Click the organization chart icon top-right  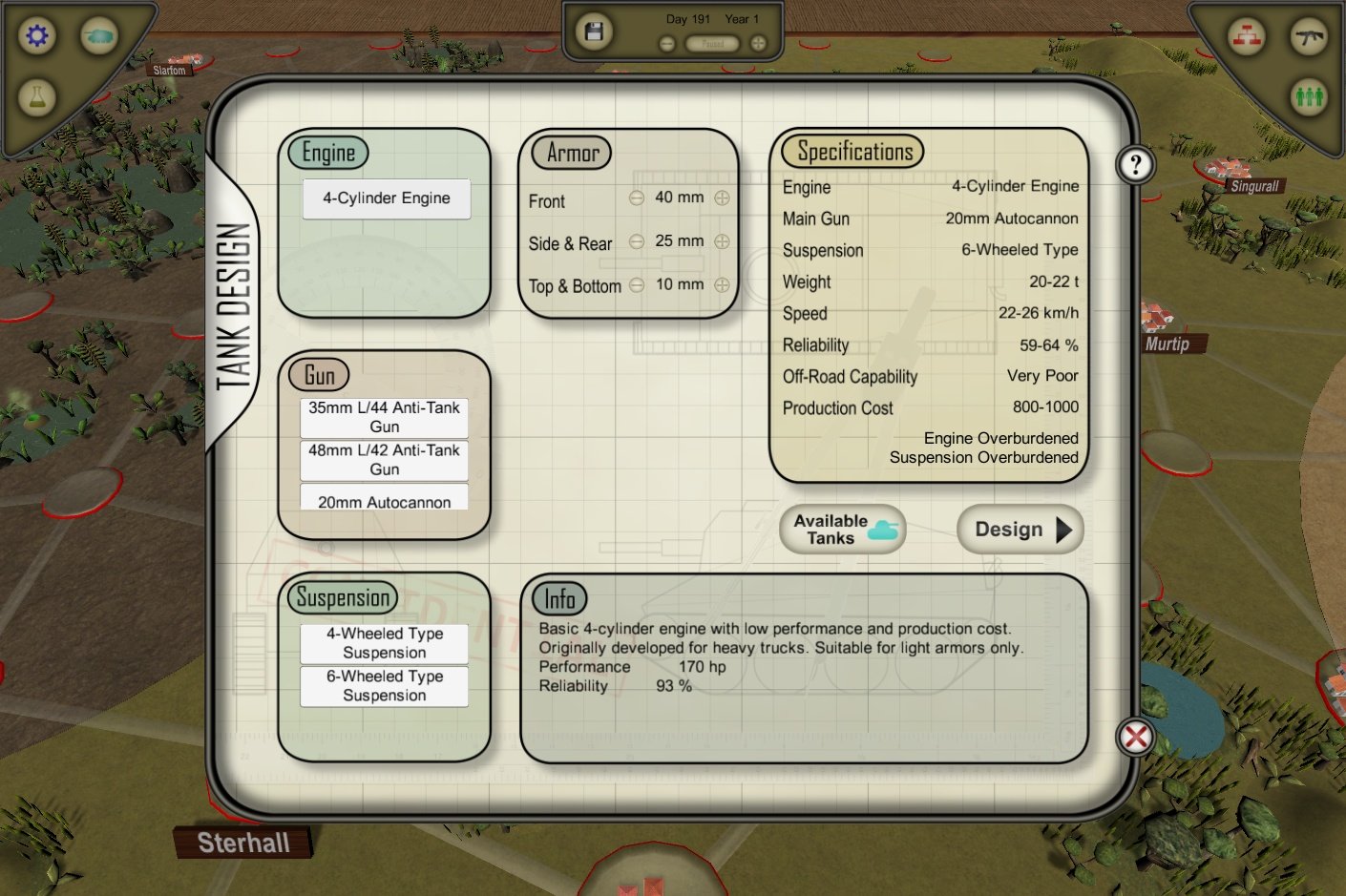pos(1246,36)
